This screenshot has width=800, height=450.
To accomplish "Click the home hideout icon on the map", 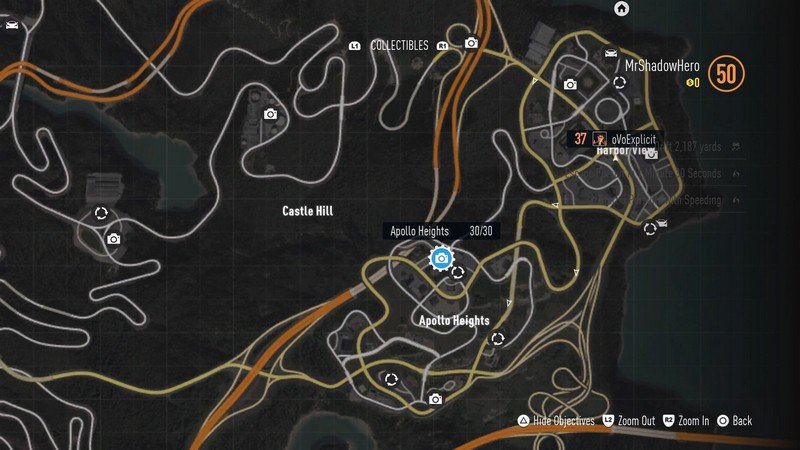I will (621, 9).
